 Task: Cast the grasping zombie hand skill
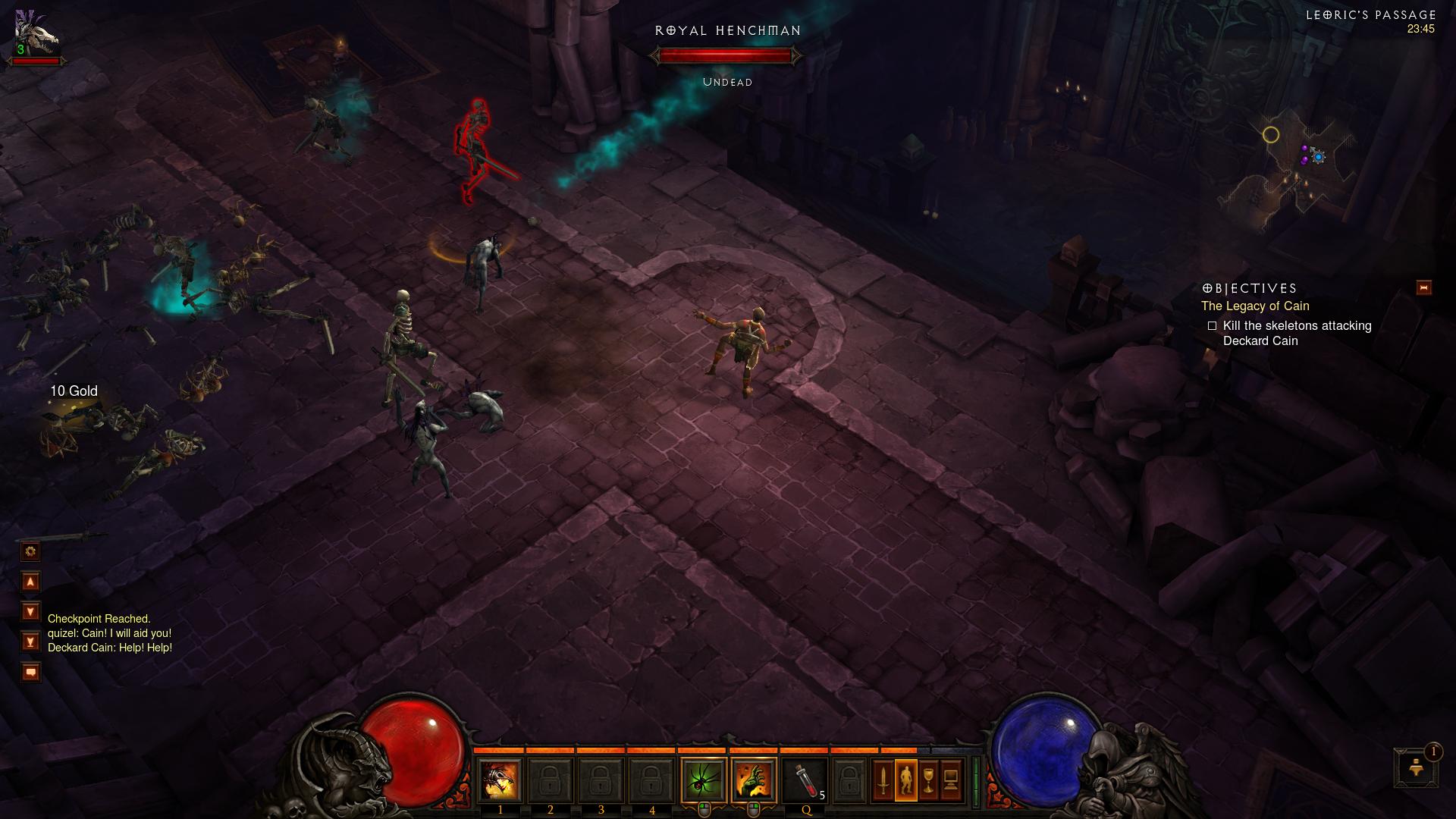[x=754, y=780]
